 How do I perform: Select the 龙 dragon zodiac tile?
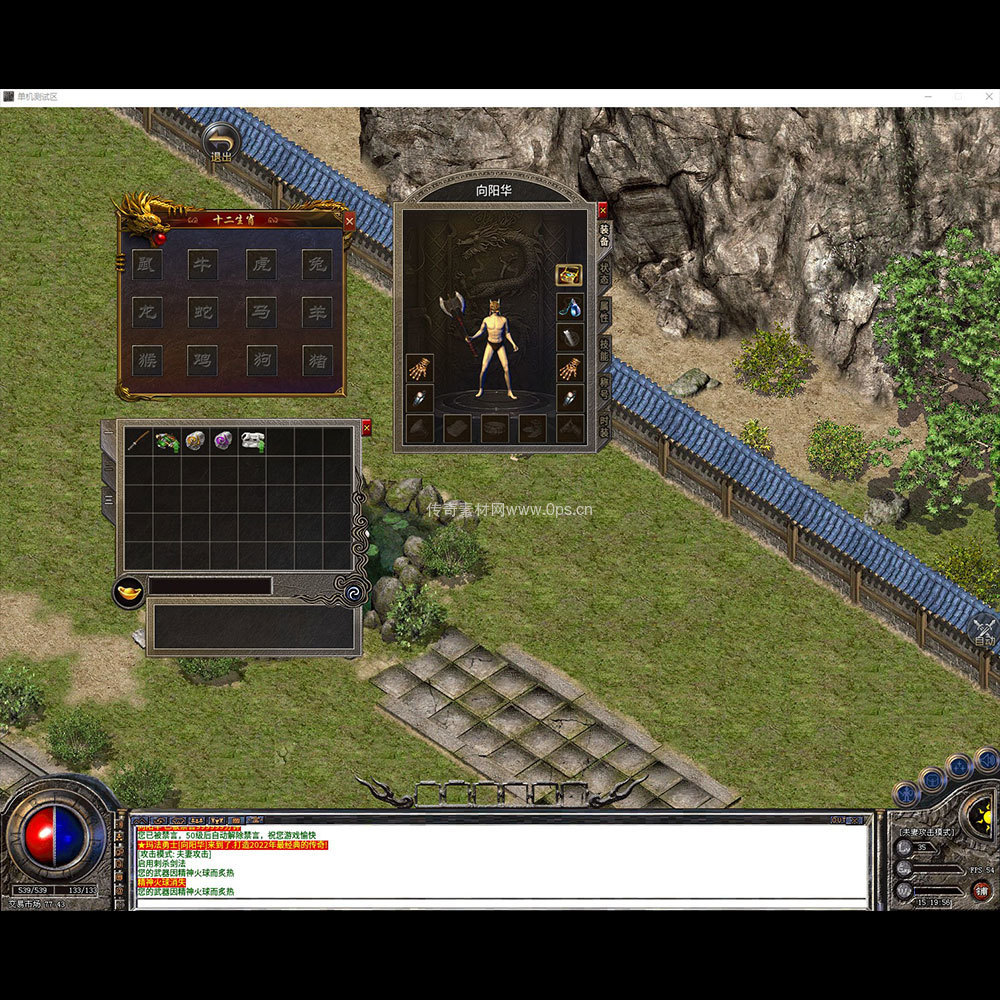pos(147,312)
